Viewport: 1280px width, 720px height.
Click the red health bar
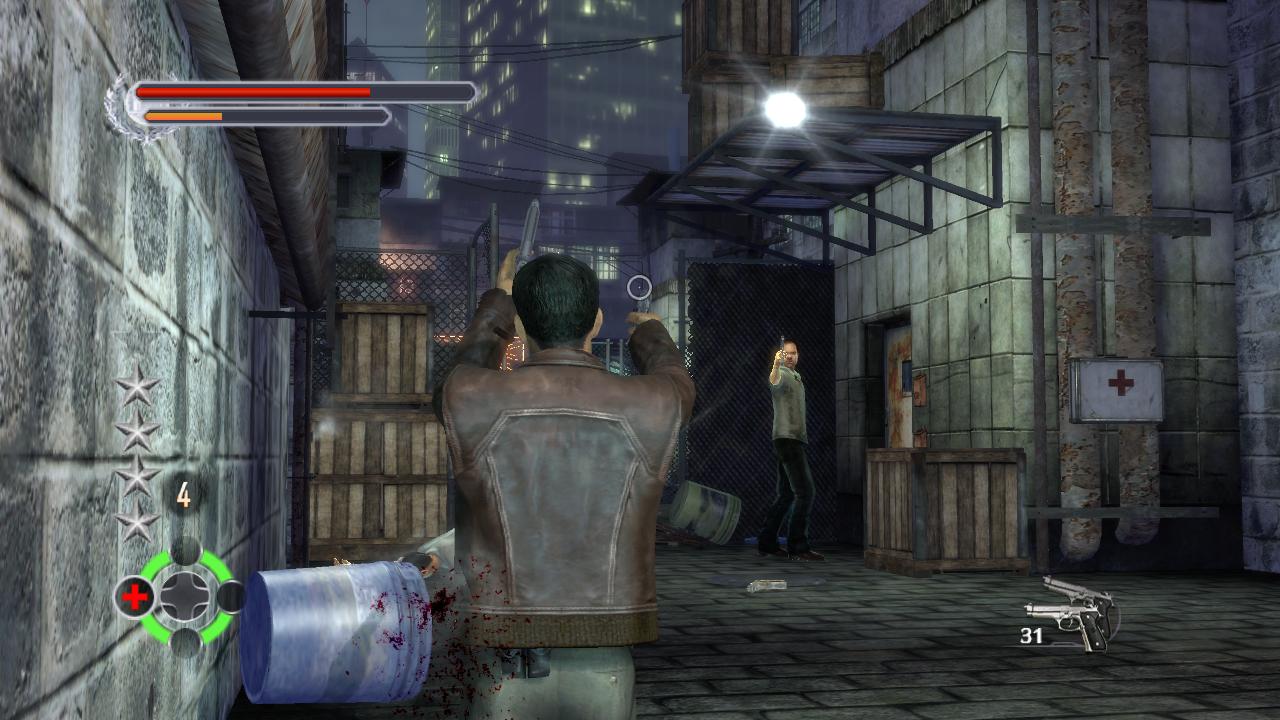tap(255, 90)
